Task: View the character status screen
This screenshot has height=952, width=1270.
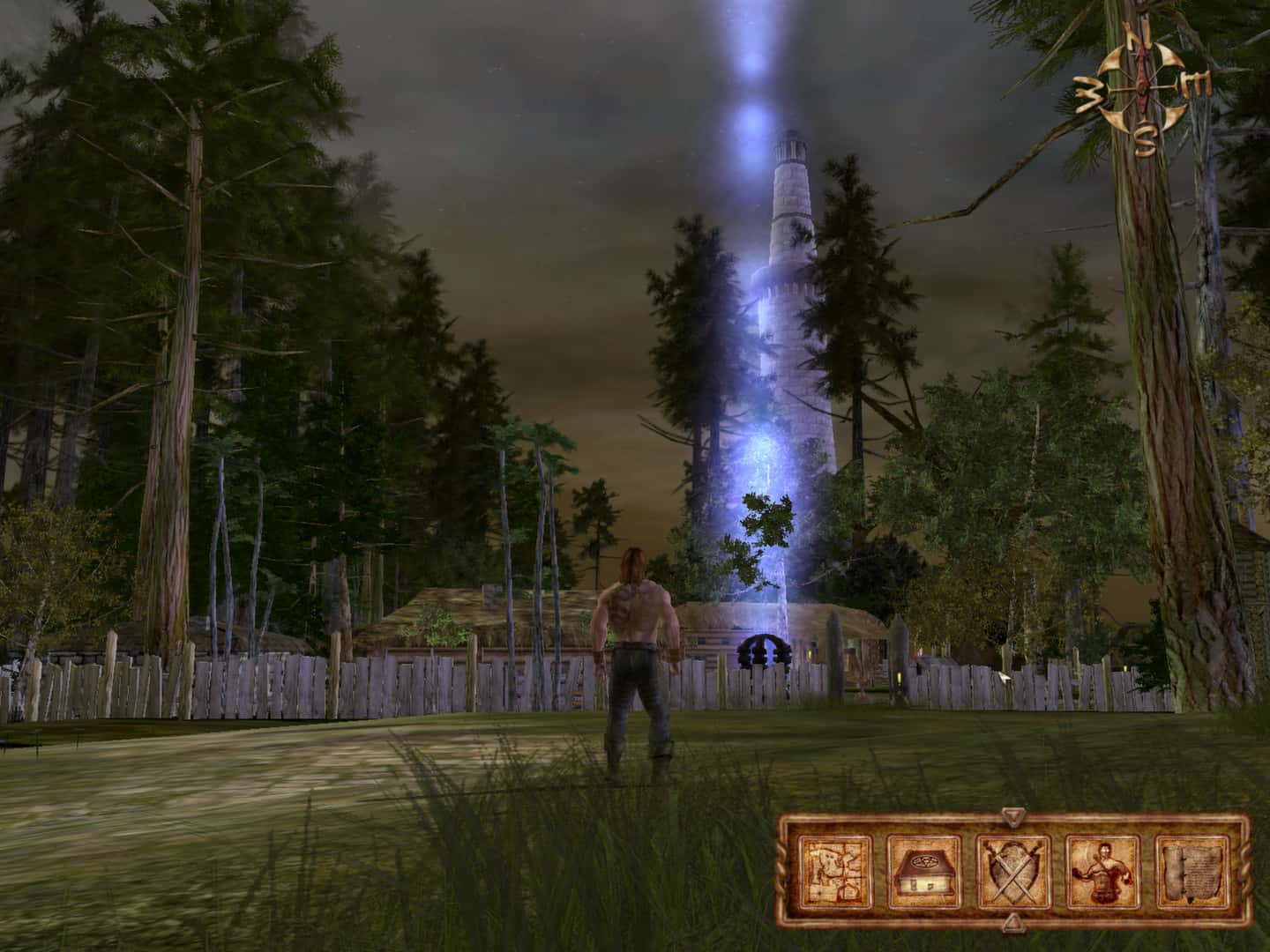Action: (x=1102, y=873)
